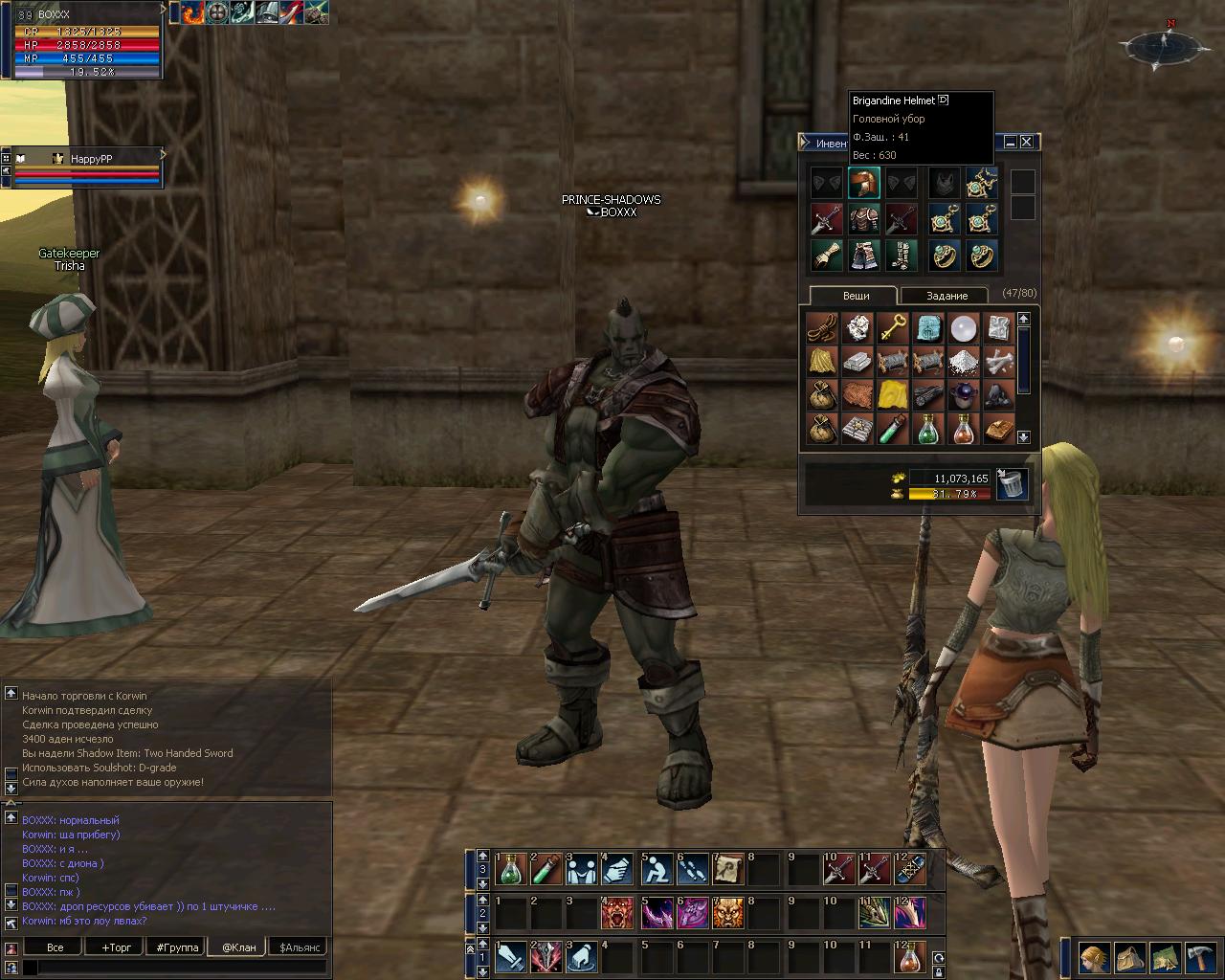Viewport: 1225px width, 980px height.
Task: Switch to the Задание inventory tab
Action: coord(947,296)
